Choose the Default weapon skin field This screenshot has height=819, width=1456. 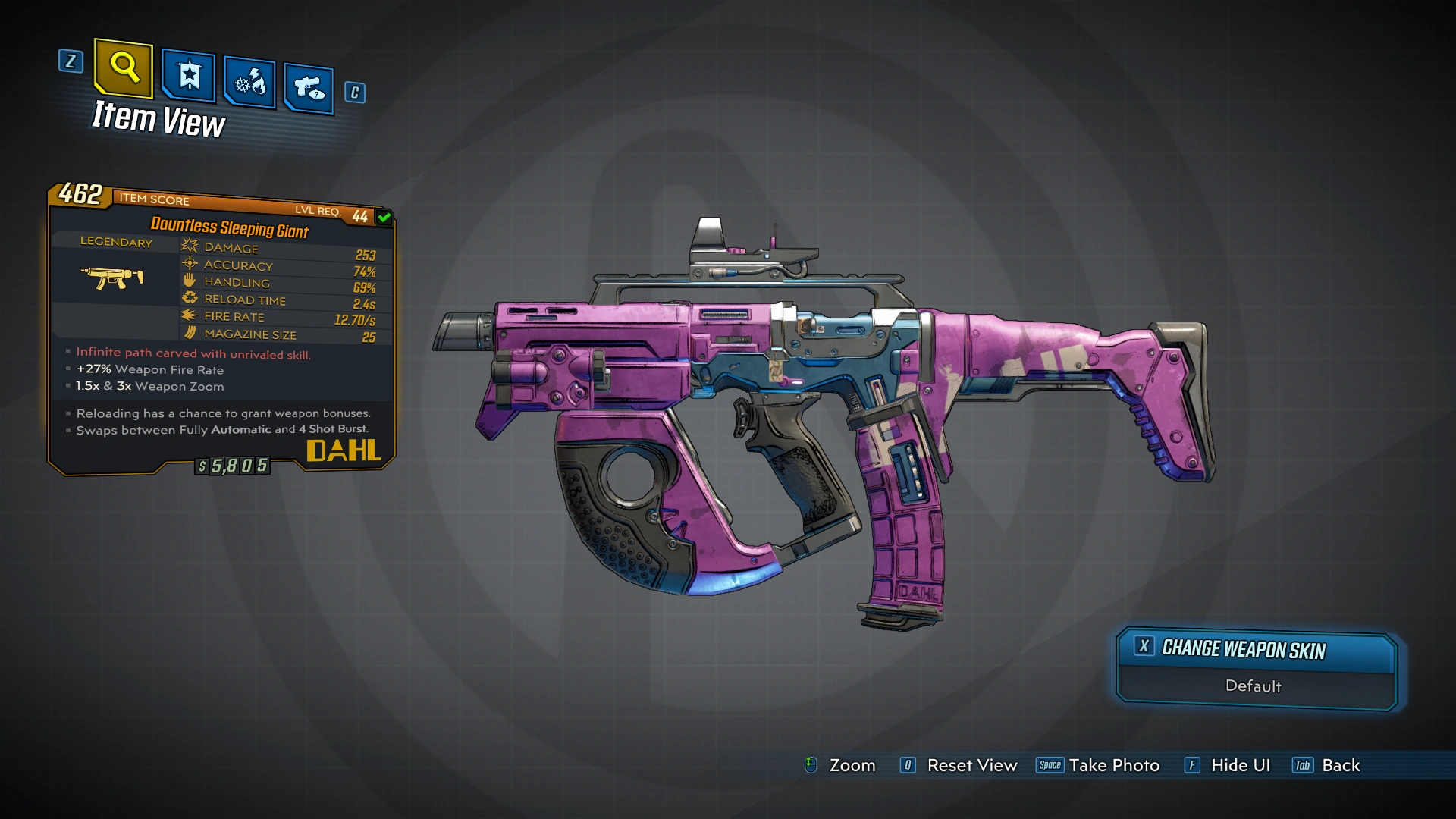tap(1254, 686)
